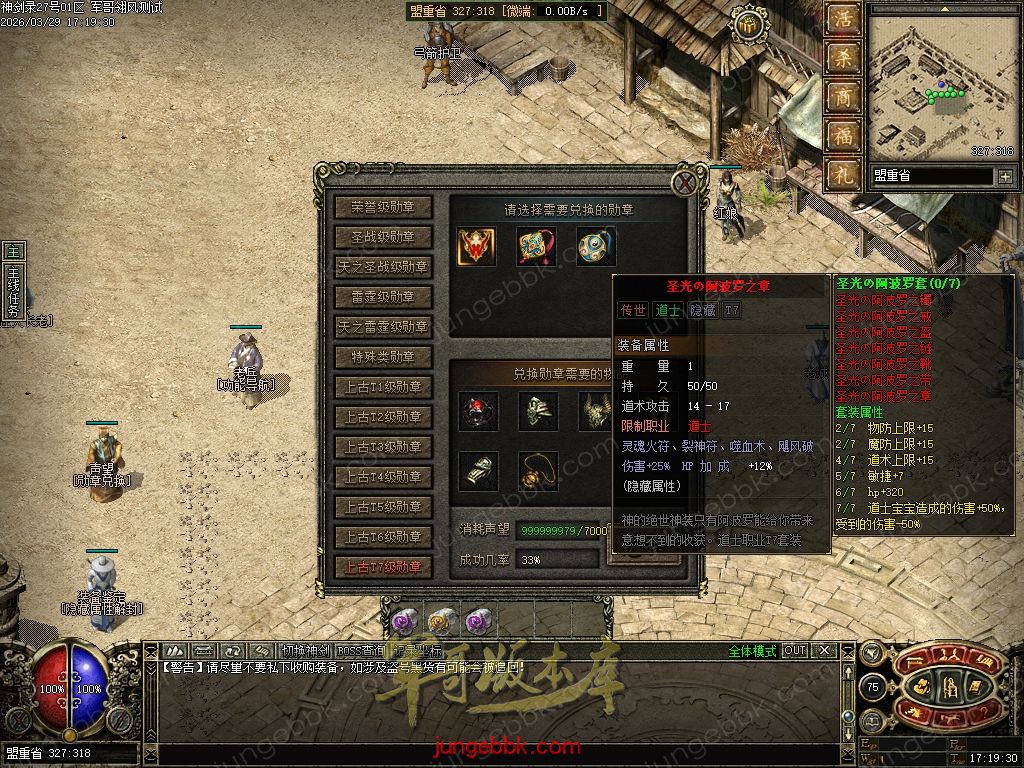This screenshot has width=1024, height=768.
Task: Open the gift box icon
Action: click(x=746, y=27)
